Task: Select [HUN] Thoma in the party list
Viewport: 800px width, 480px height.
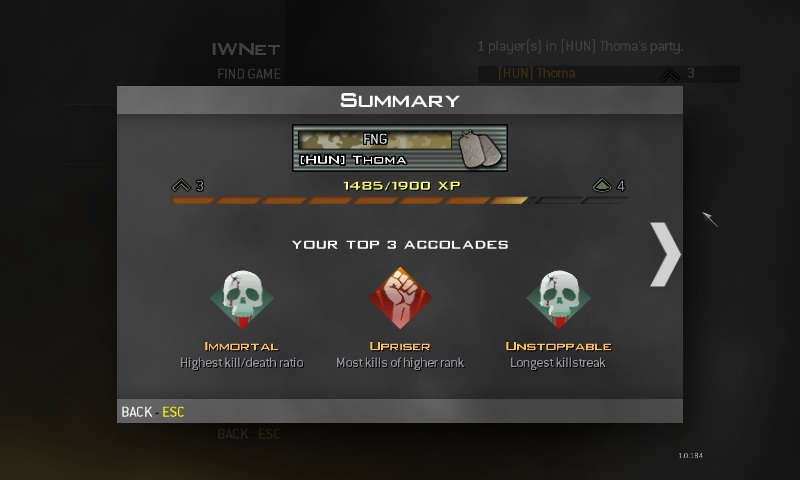Action: (x=537, y=74)
